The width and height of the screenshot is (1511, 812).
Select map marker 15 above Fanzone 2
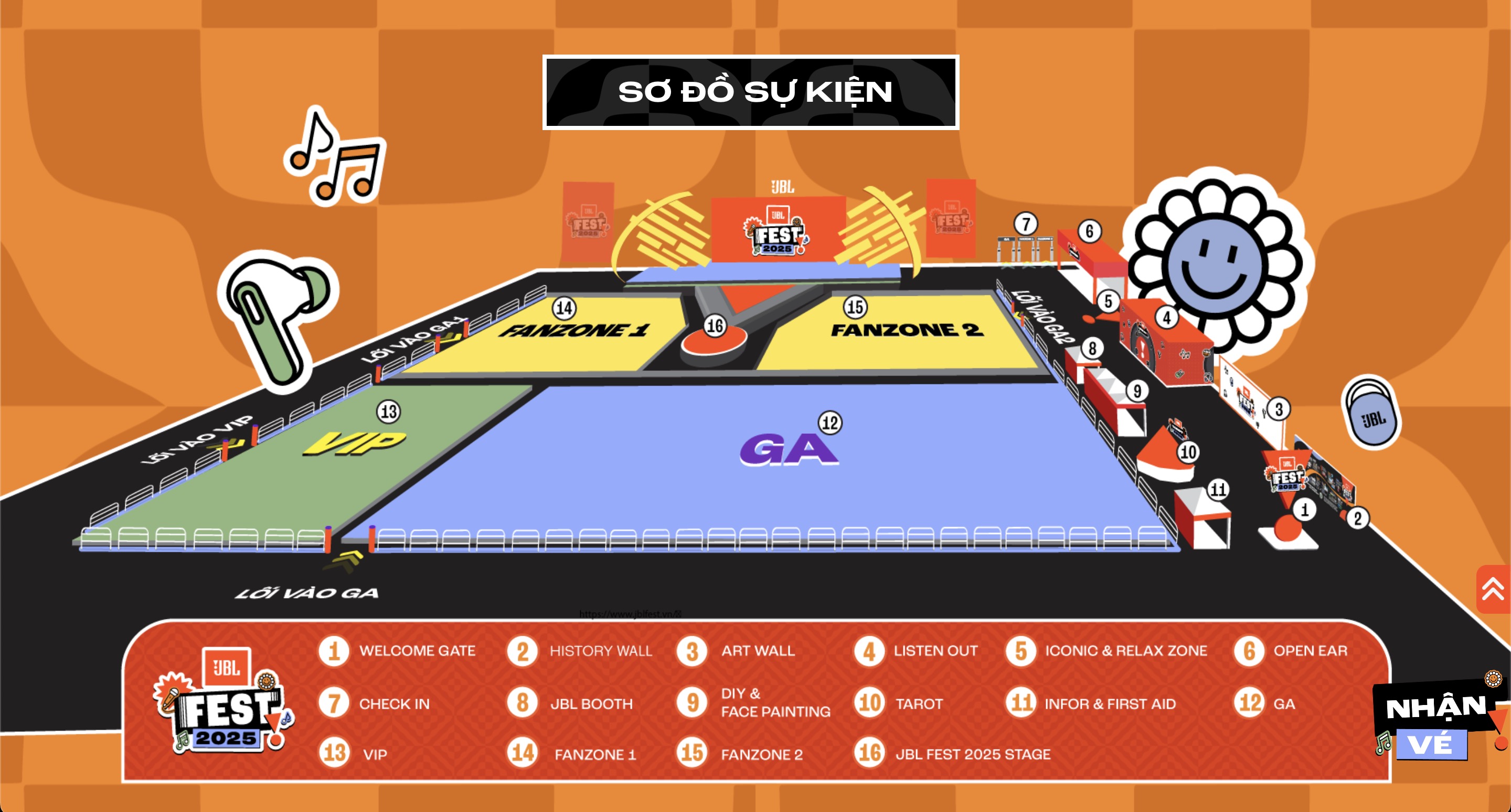[855, 307]
